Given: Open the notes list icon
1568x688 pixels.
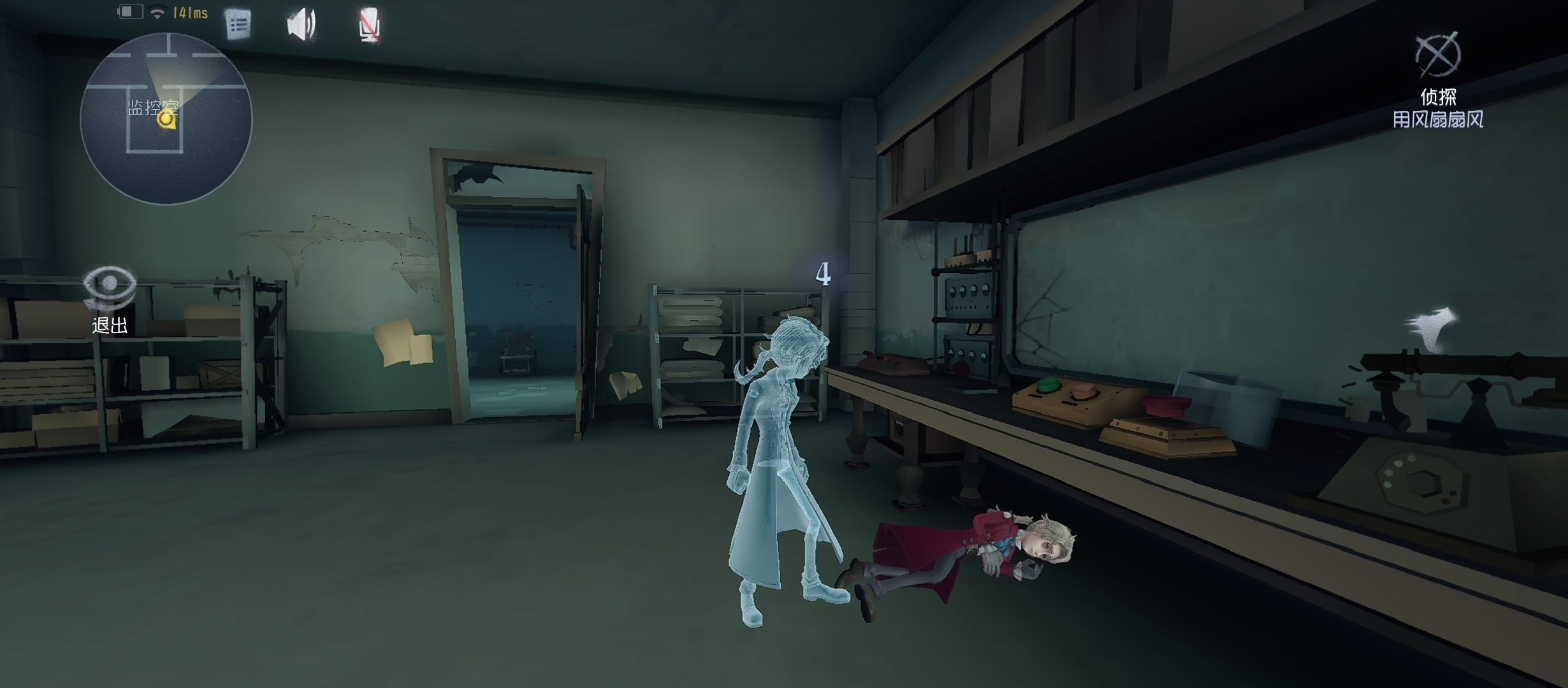Looking at the screenshot, I should coord(238,25).
